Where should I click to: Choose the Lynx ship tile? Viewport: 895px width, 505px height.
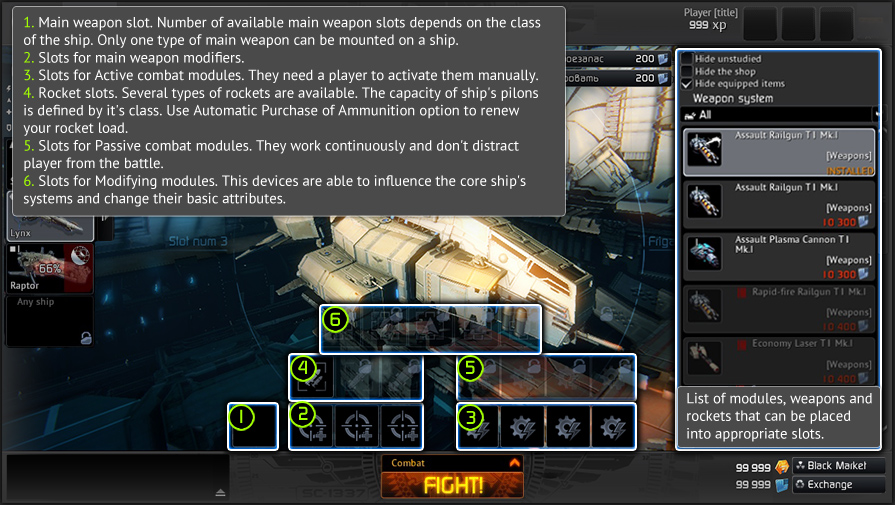click(49, 226)
